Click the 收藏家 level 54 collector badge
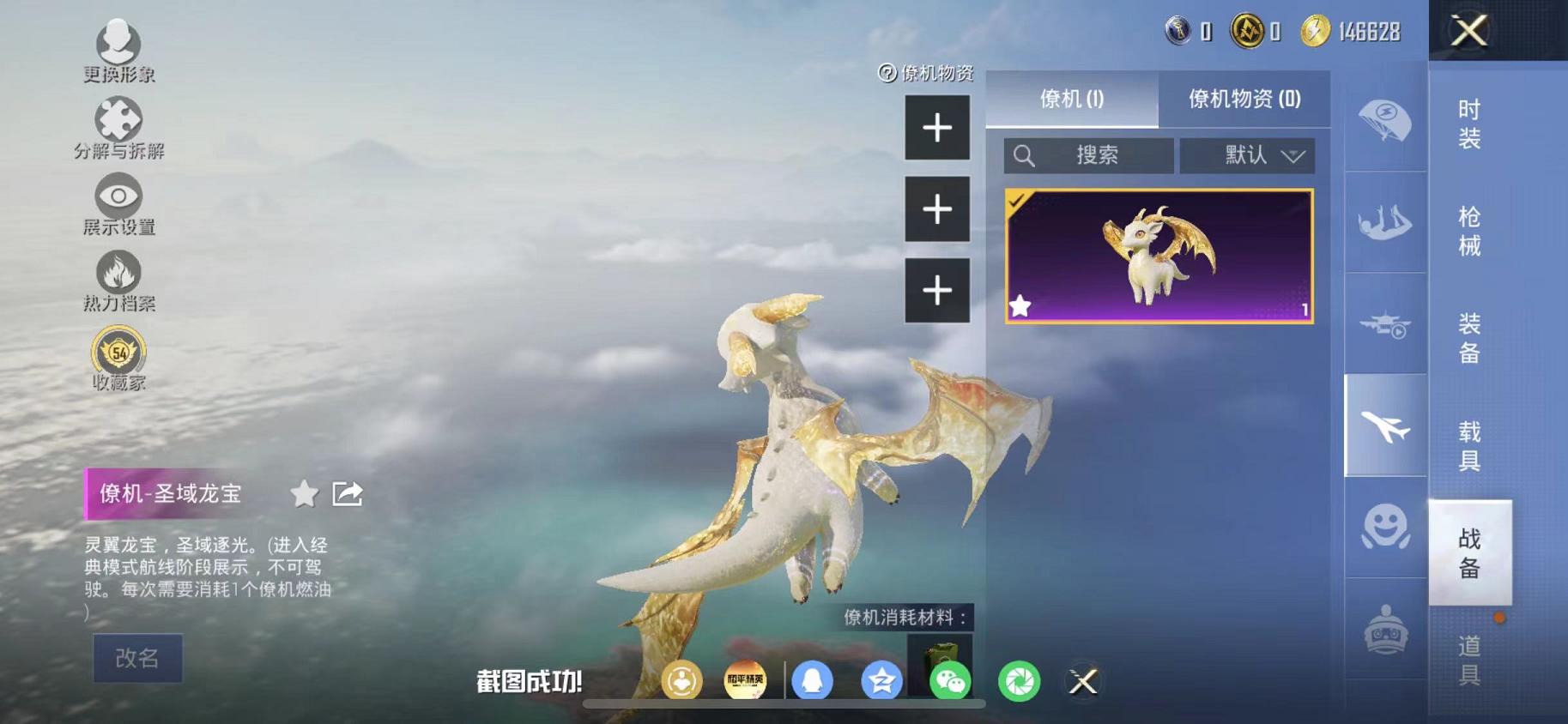 click(x=118, y=352)
